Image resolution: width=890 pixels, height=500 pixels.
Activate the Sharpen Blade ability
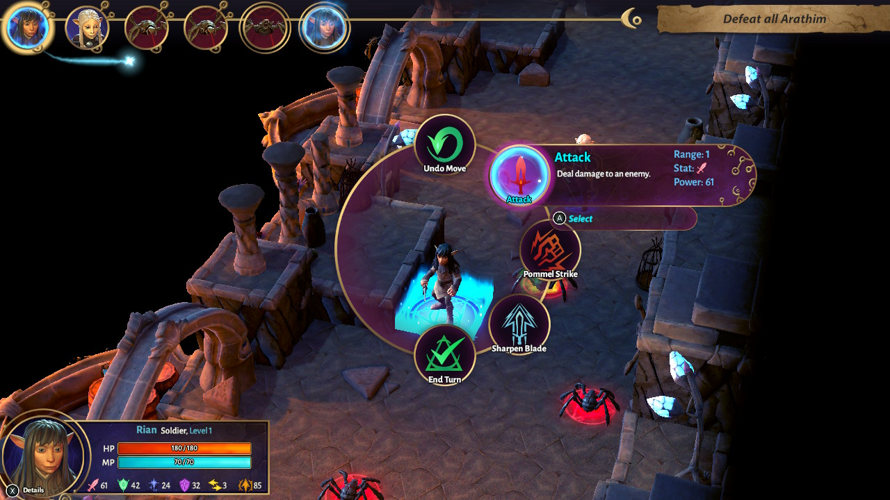click(x=519, y=323)
